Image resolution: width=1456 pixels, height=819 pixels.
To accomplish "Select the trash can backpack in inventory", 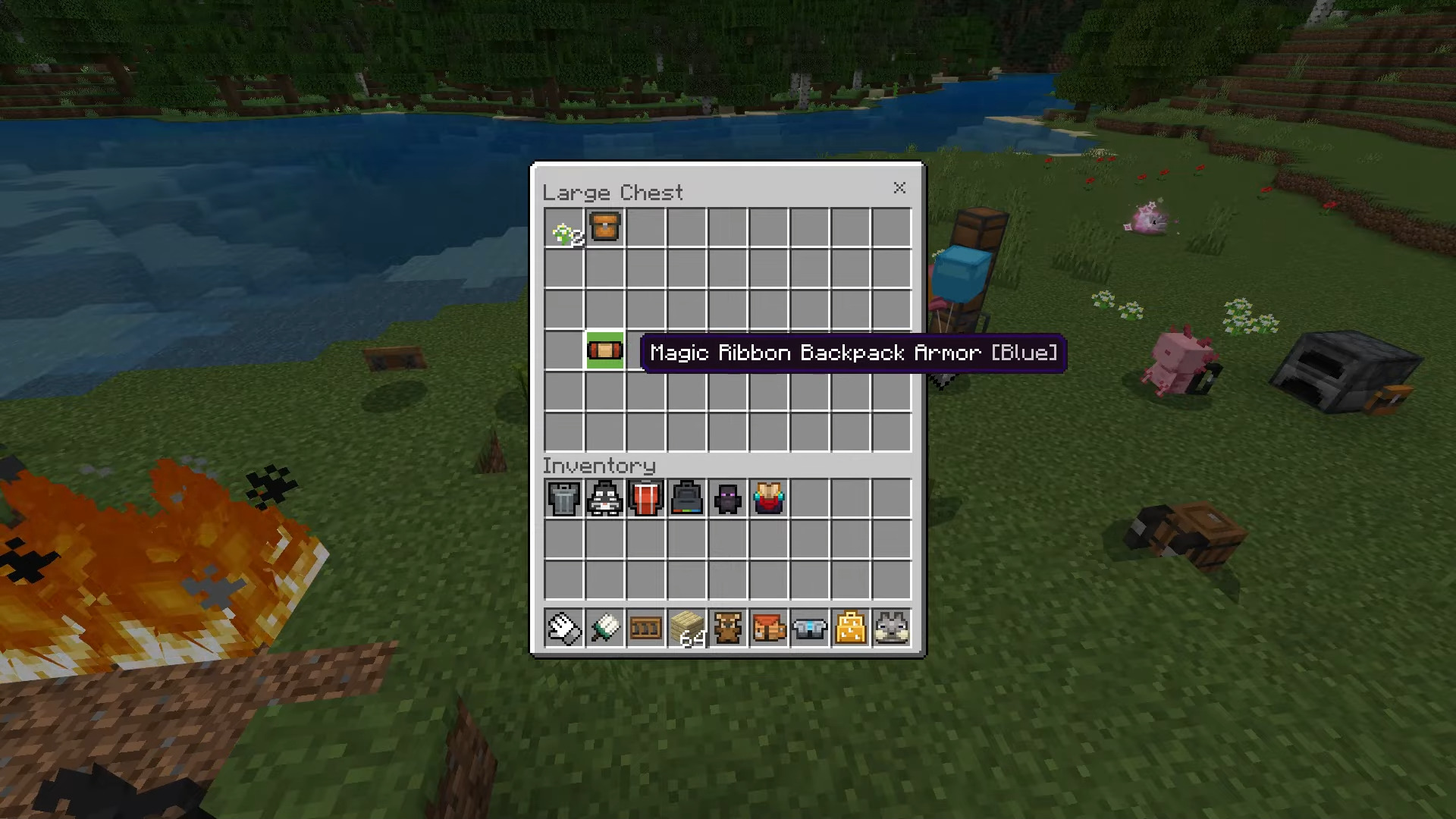I will (x=564, y=499).
